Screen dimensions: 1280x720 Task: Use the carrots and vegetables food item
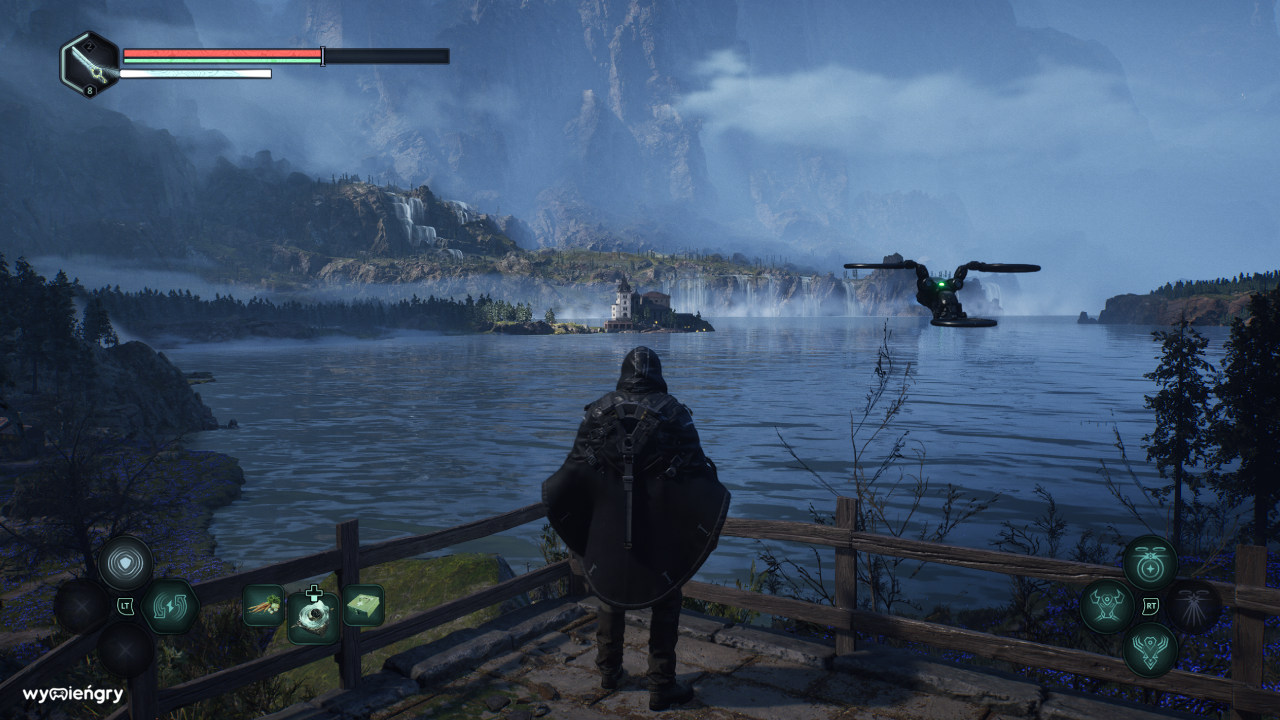263,605
